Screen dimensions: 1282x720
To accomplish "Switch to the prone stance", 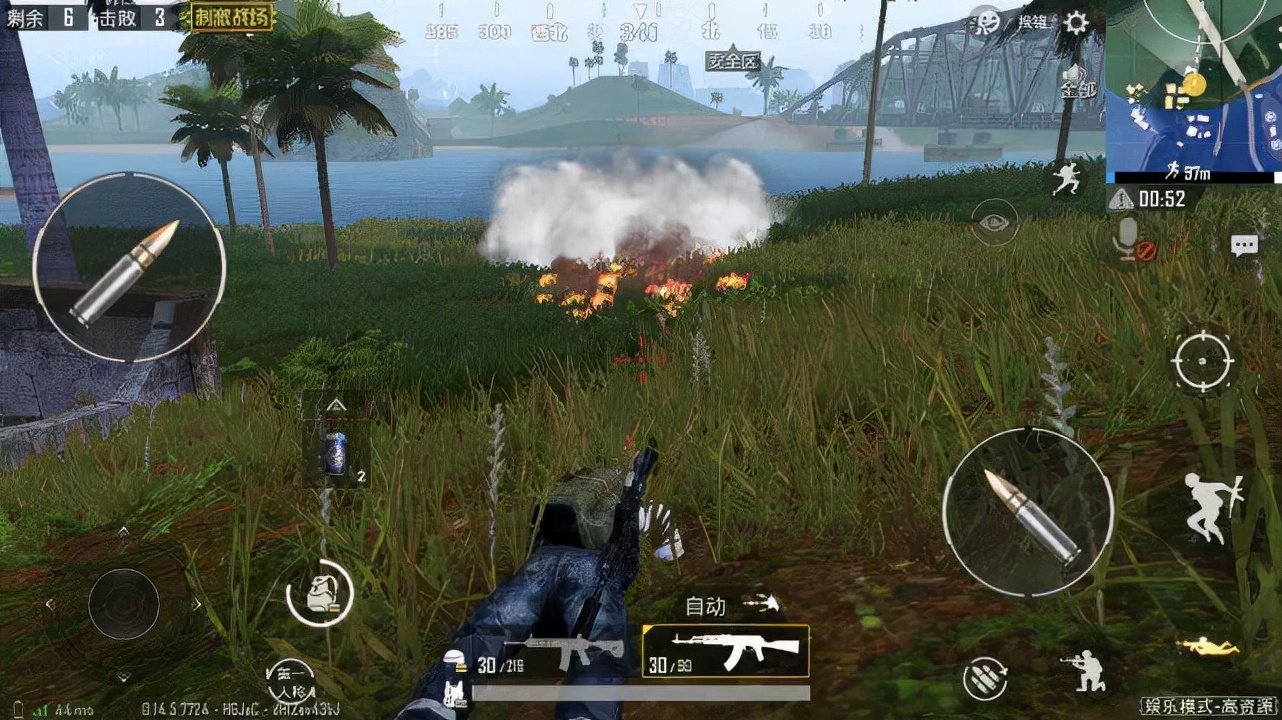I will tap(1208, 648).
